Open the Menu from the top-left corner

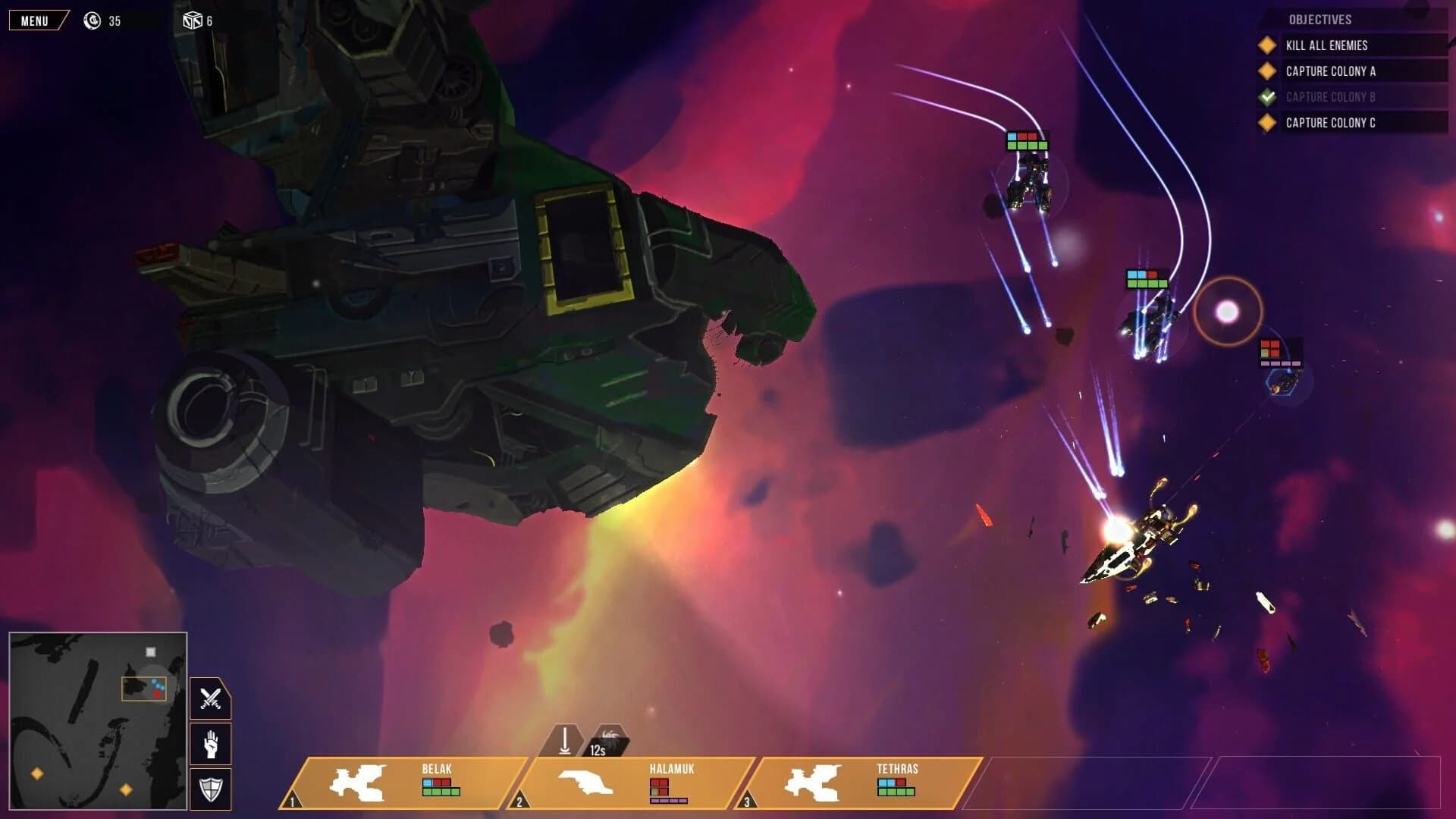(36, 20)
